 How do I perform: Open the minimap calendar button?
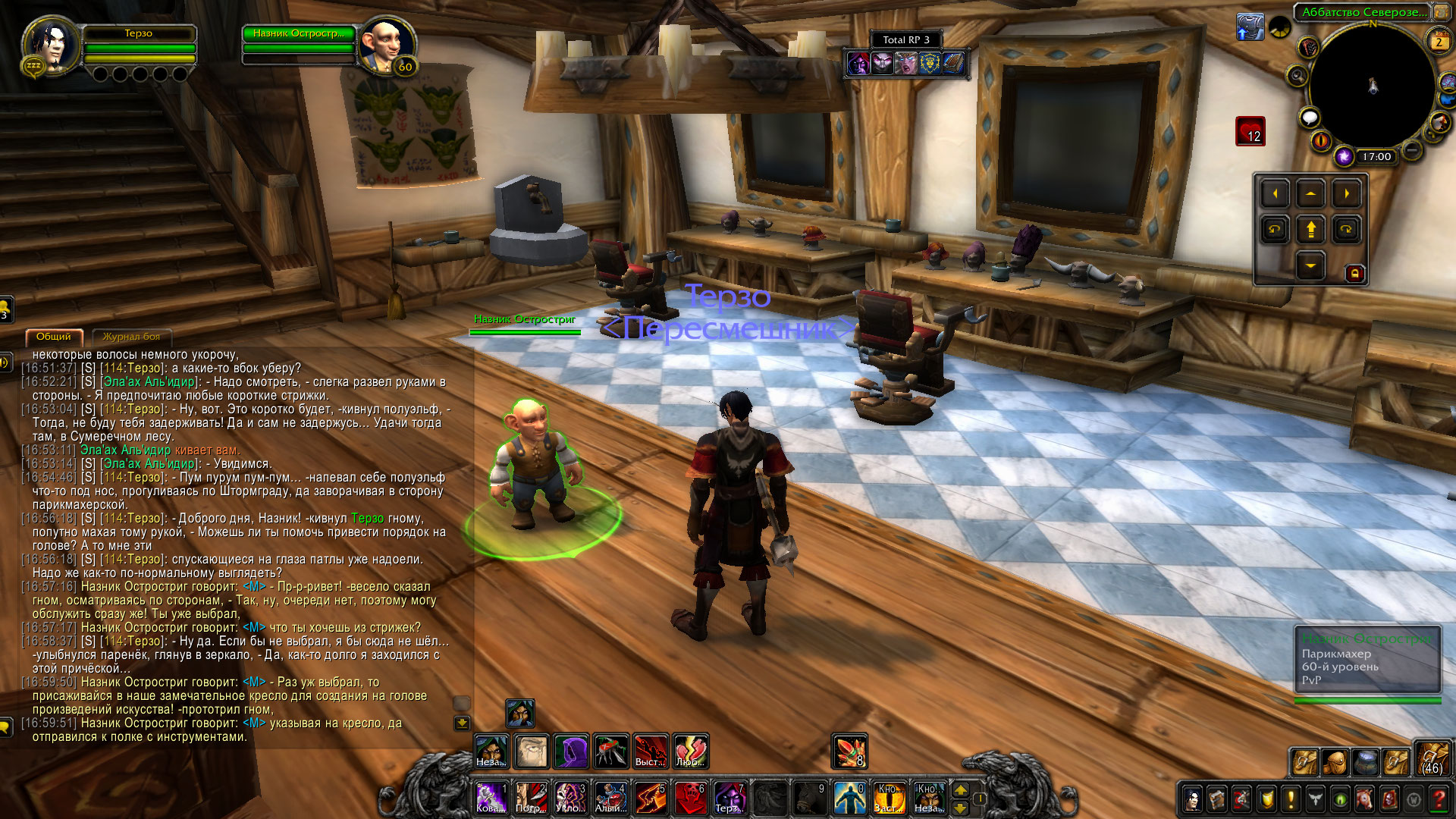click(x=1438, y=42)
